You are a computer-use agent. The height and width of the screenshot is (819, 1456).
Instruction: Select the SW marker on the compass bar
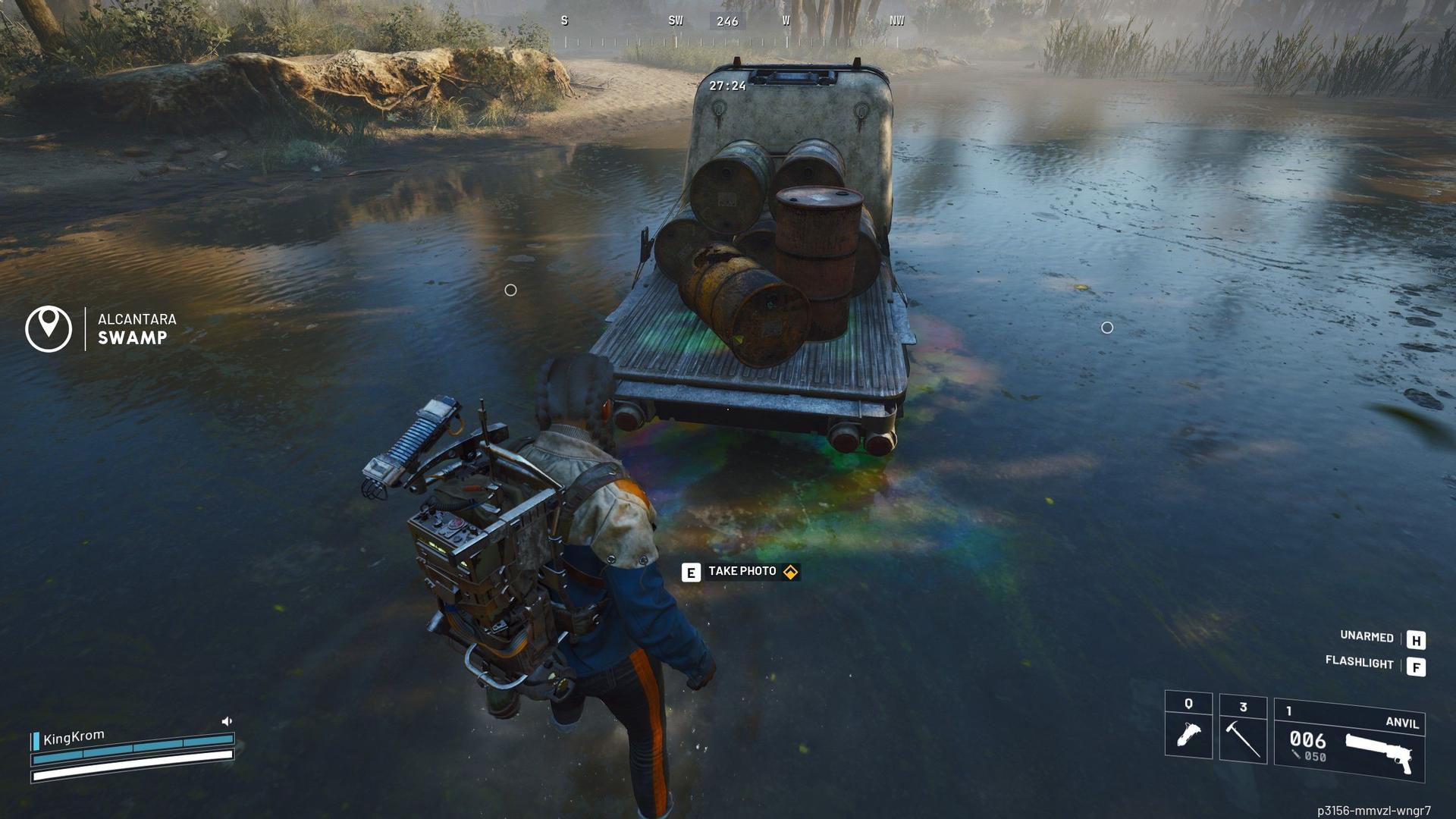pyautogui.click(x=673, y=21)
